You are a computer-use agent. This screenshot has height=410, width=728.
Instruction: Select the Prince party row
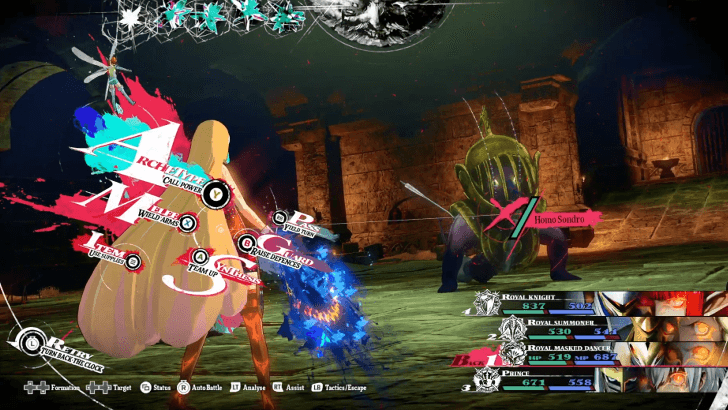[600, 379]
